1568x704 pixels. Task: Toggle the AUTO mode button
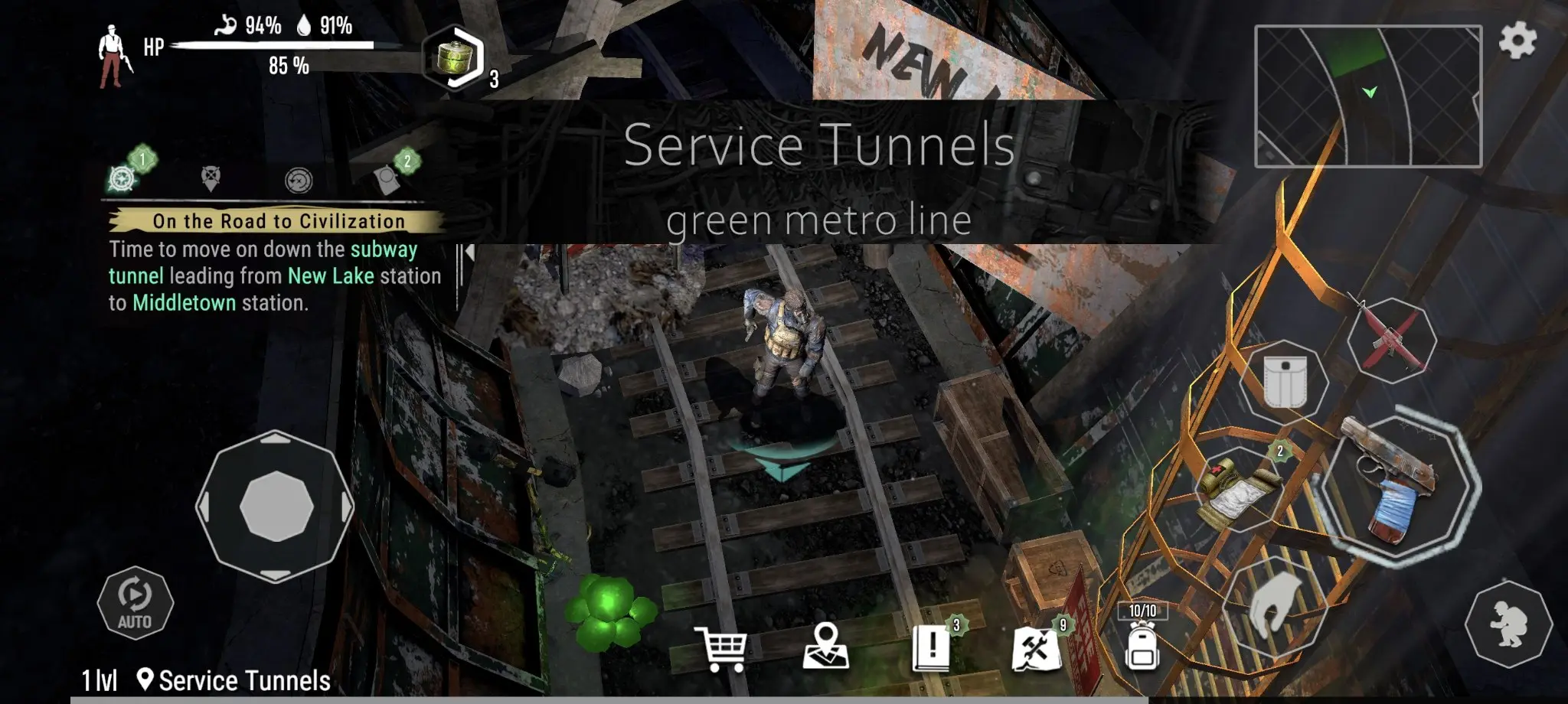click(x=135, y=603)
